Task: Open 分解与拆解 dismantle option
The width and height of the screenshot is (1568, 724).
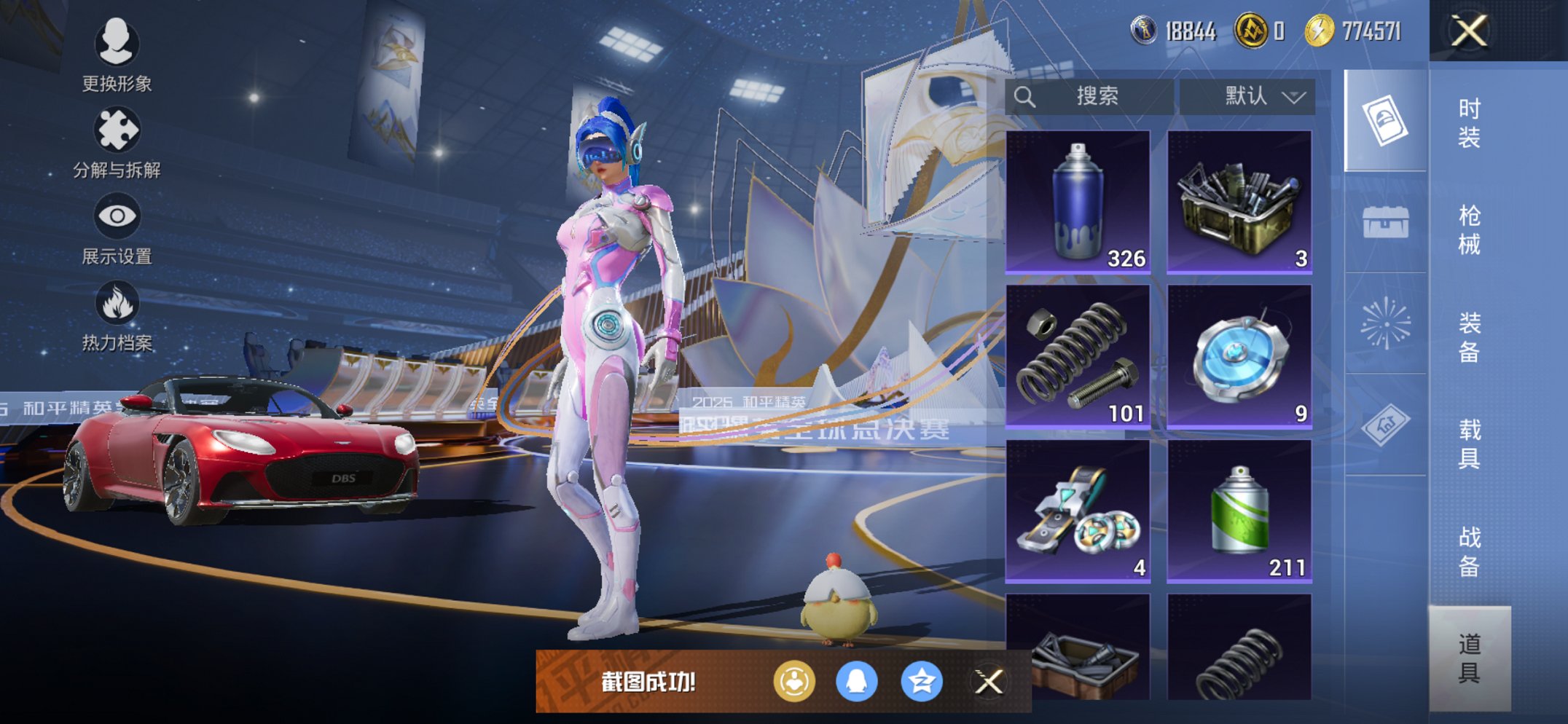Action: (x=117, y=143)
